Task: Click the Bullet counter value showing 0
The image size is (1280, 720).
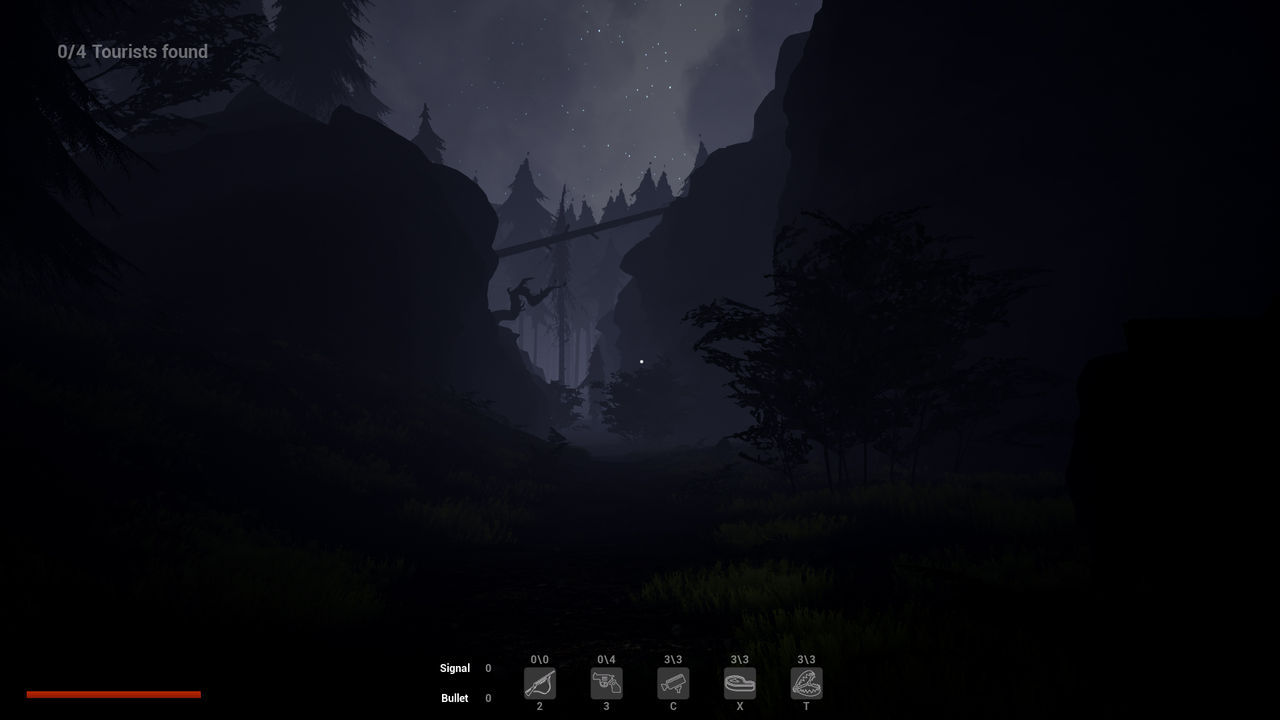Action: coord(488,698)
